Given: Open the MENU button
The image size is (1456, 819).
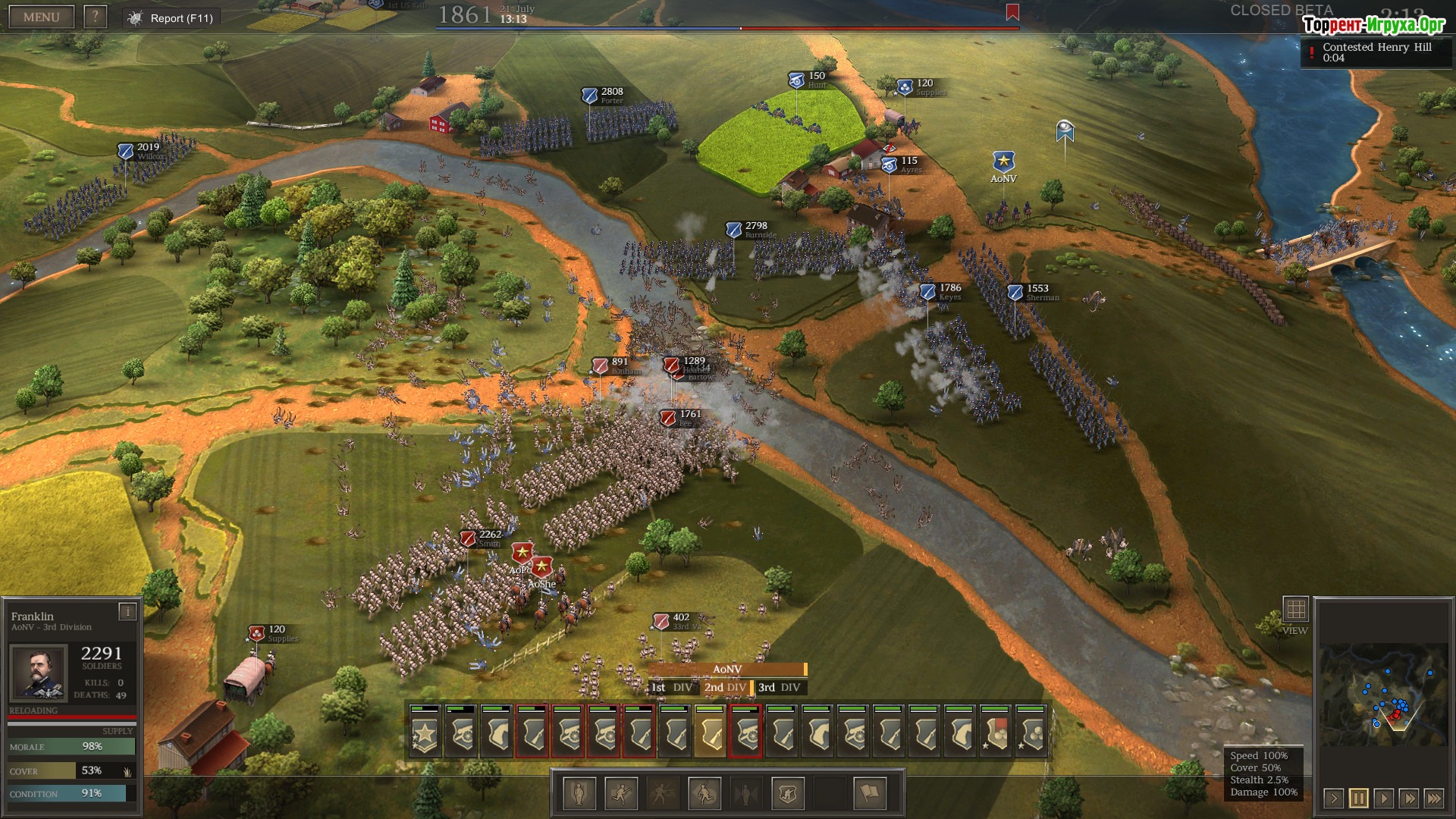Looking at the screenshot, I should coord(41,17).
